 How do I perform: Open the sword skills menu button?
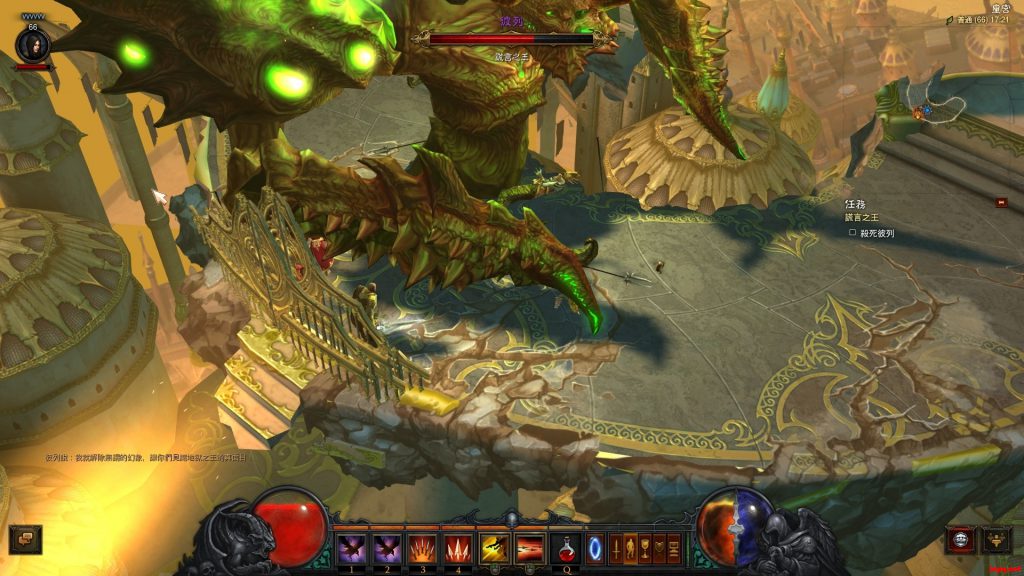616,548
